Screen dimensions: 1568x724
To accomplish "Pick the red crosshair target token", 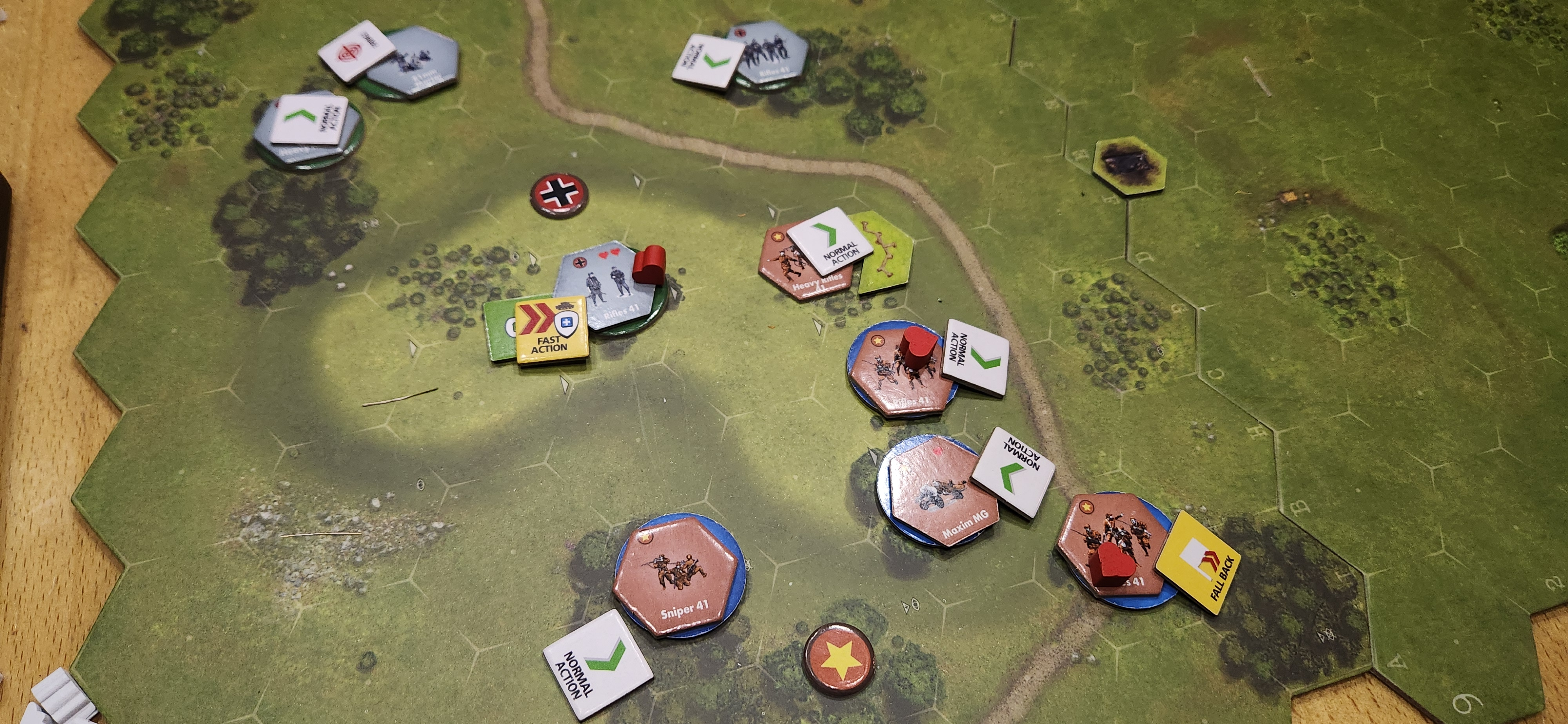I will [356, 51].
